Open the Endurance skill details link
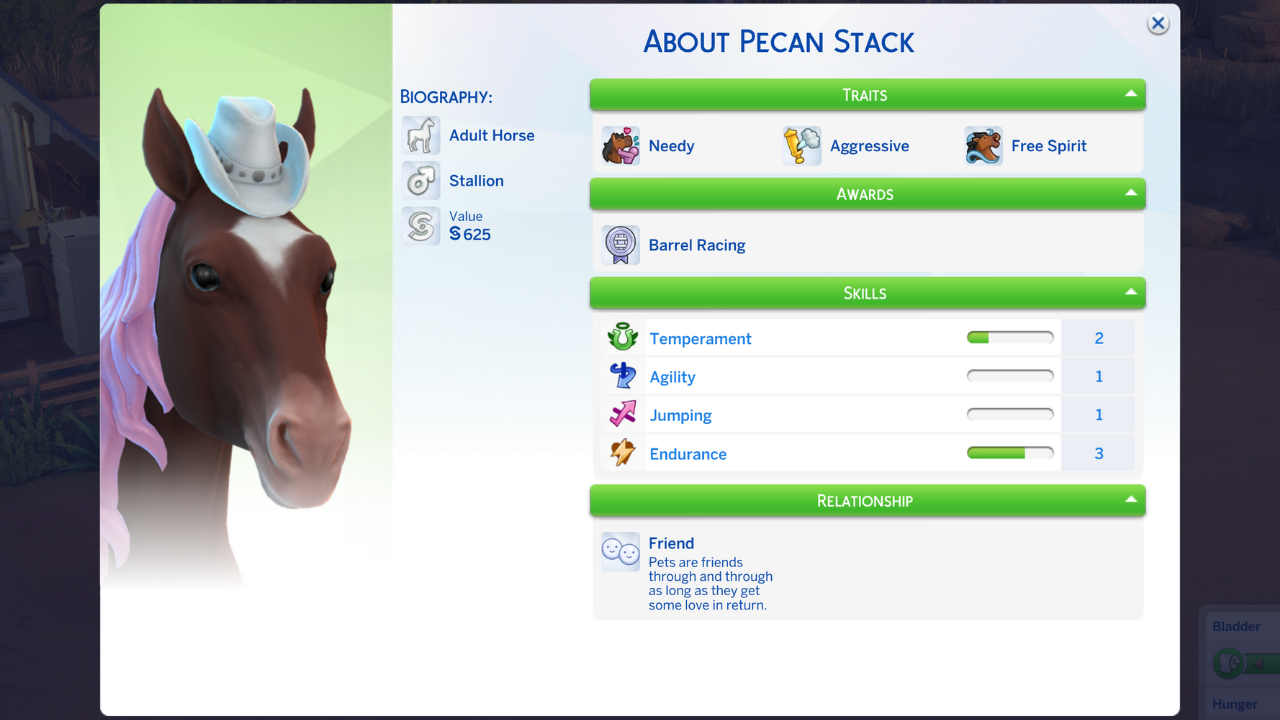The image size is (1280, 720). pos(688,453)
